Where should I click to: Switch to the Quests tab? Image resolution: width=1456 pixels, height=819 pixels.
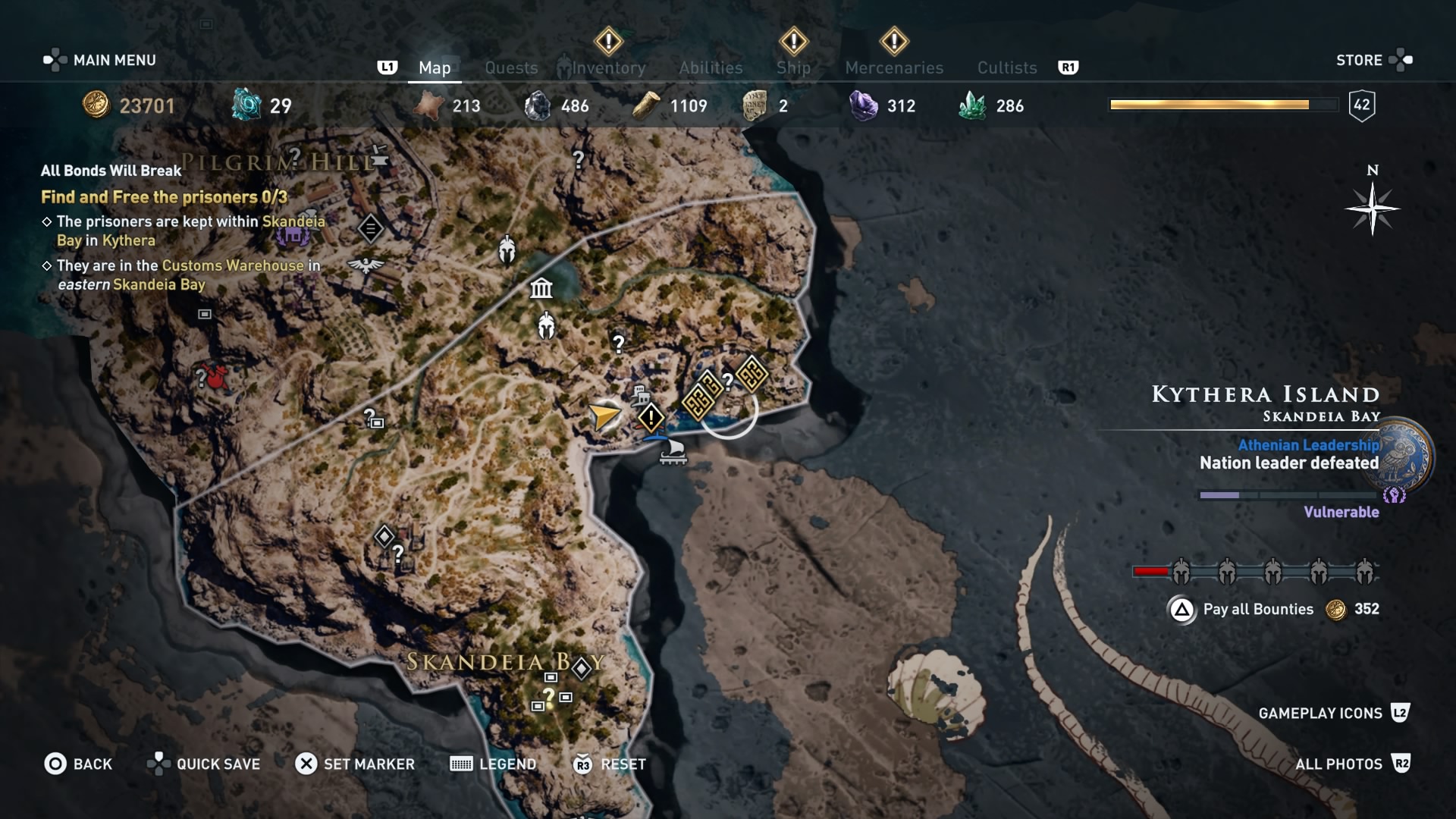pos(511,67)
